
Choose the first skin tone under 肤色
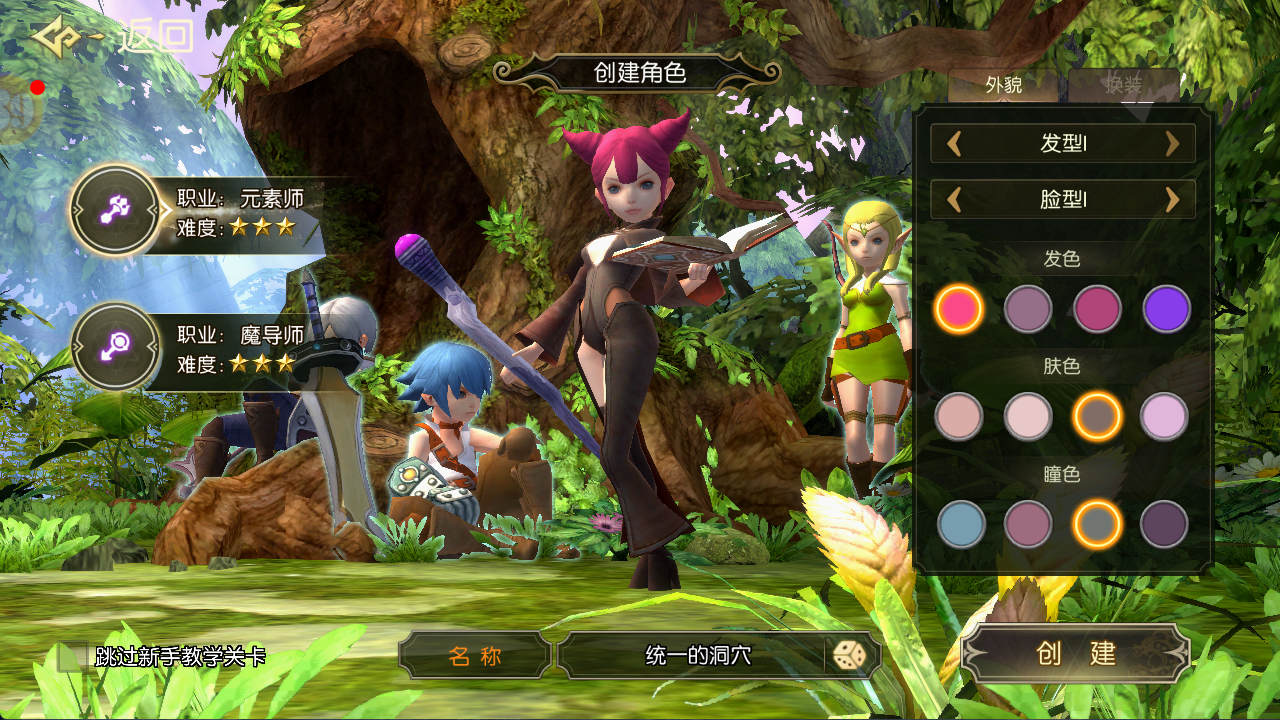pyautogui.click(x=959, y=416)
